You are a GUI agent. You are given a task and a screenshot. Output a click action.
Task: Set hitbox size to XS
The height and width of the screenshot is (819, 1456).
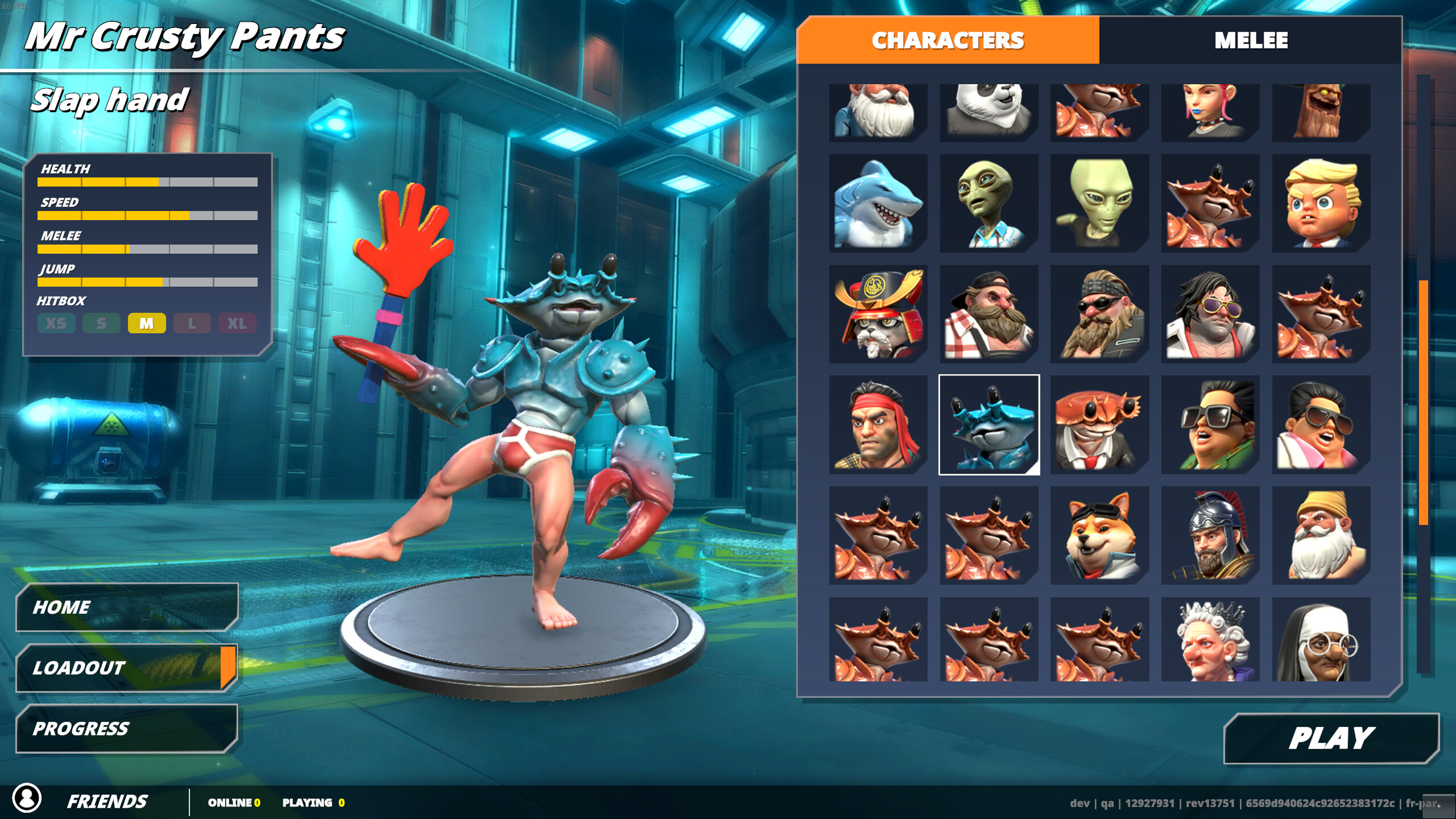(x=56, y=323)
